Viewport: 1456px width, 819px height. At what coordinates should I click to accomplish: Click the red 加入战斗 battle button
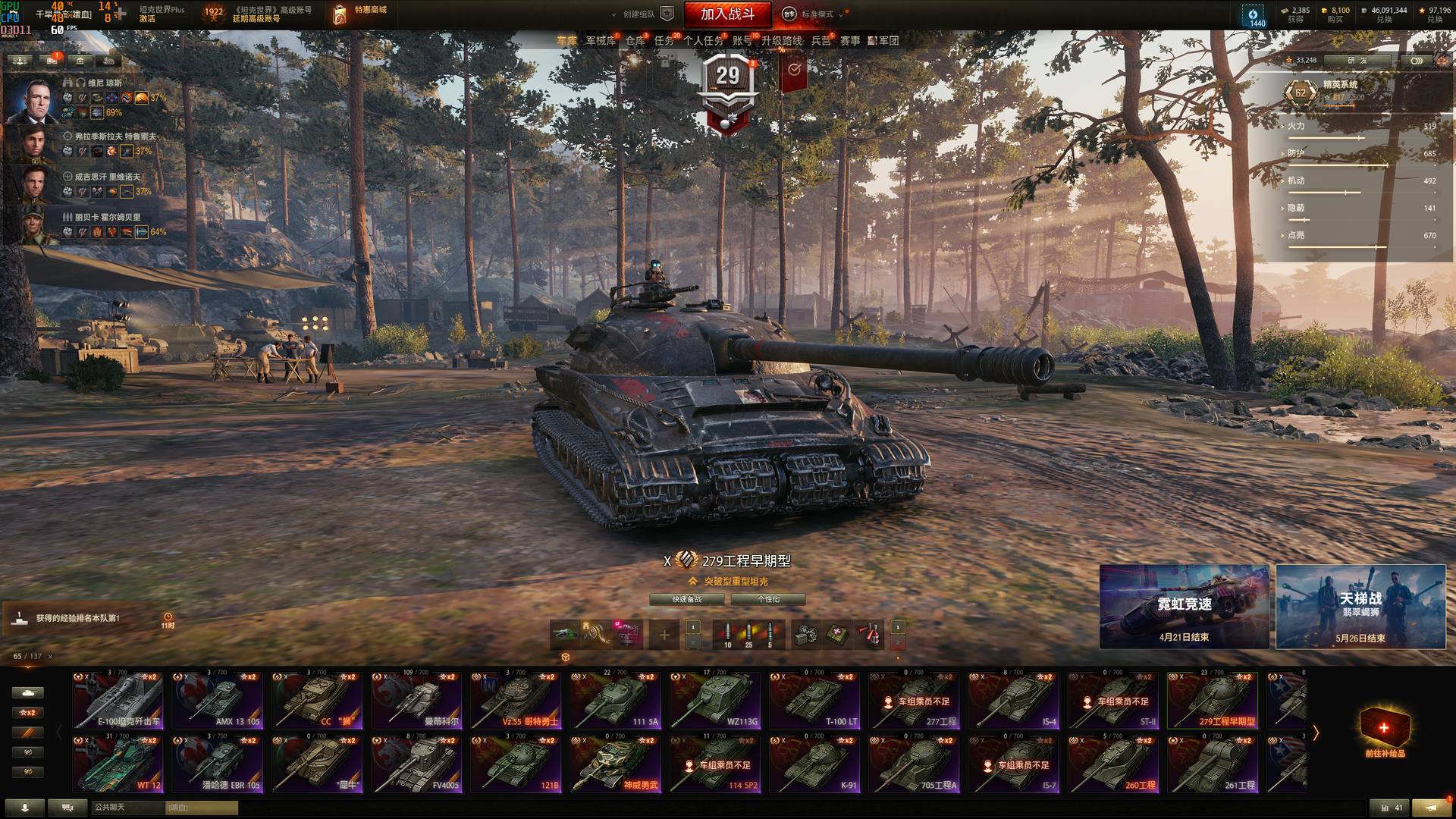pyautogui.click(x=727, y=14)
